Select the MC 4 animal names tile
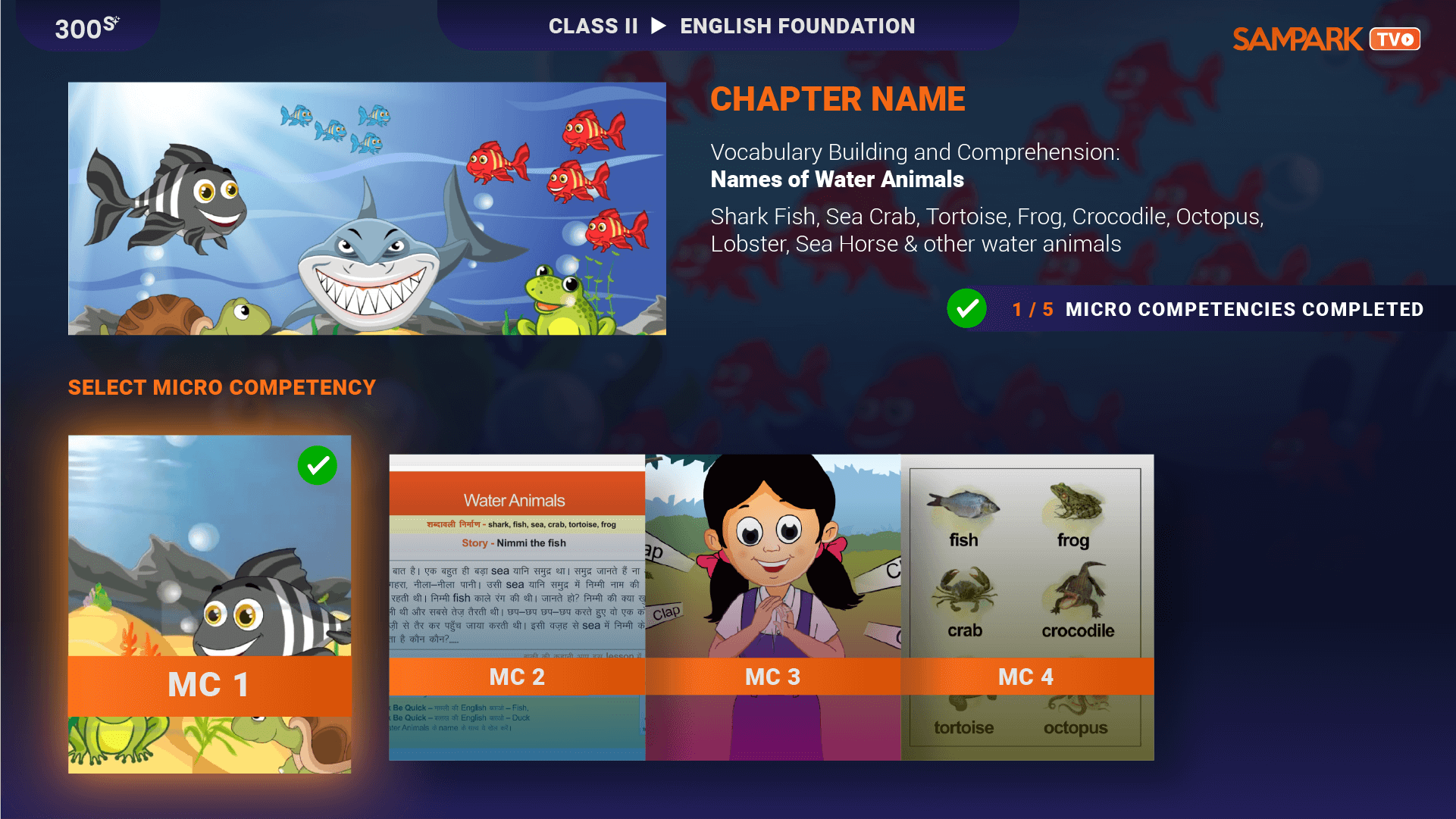The image size is (1456, 819). point(1027,607)
